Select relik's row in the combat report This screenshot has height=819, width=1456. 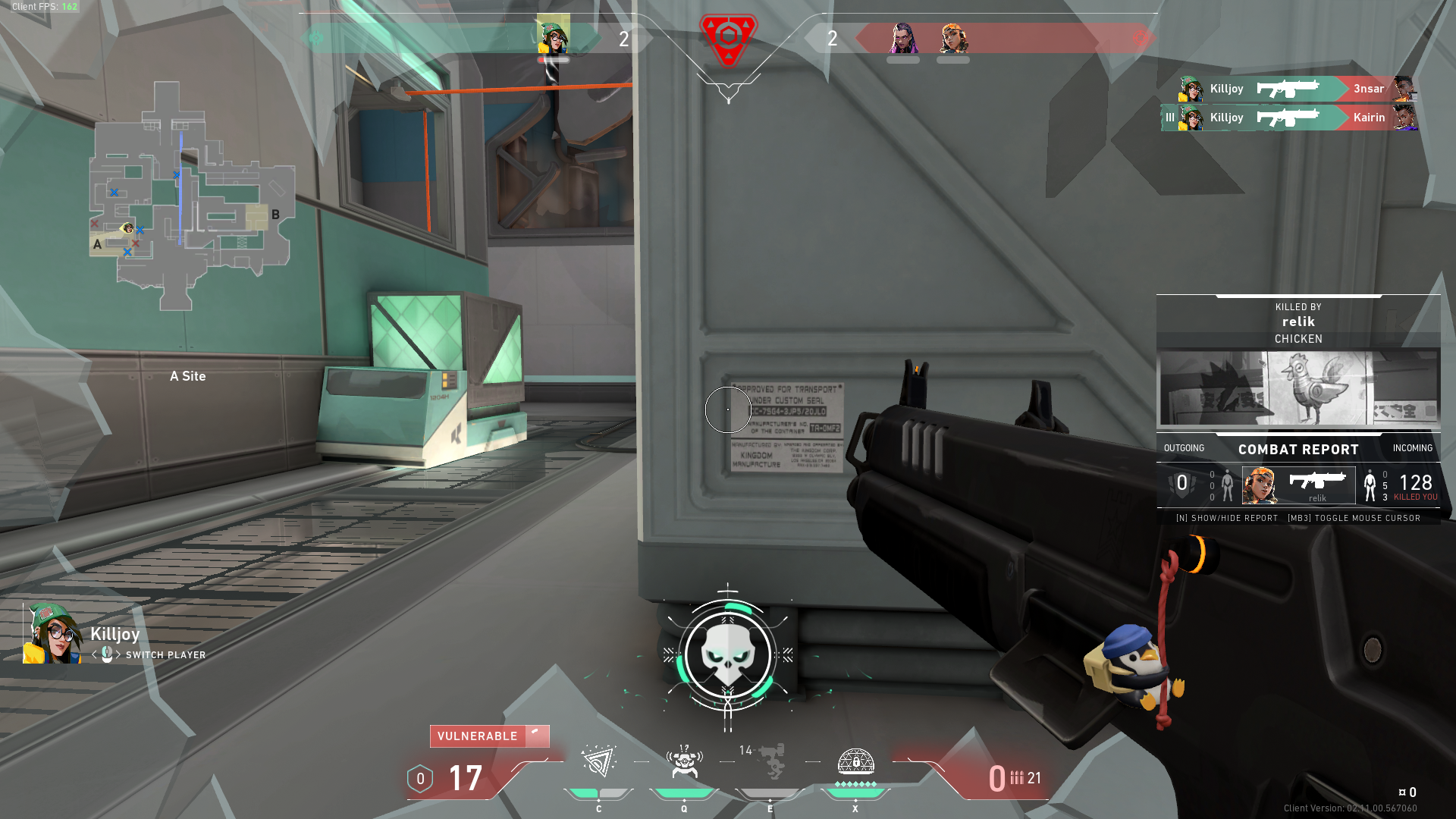(x=1298, y=485)
